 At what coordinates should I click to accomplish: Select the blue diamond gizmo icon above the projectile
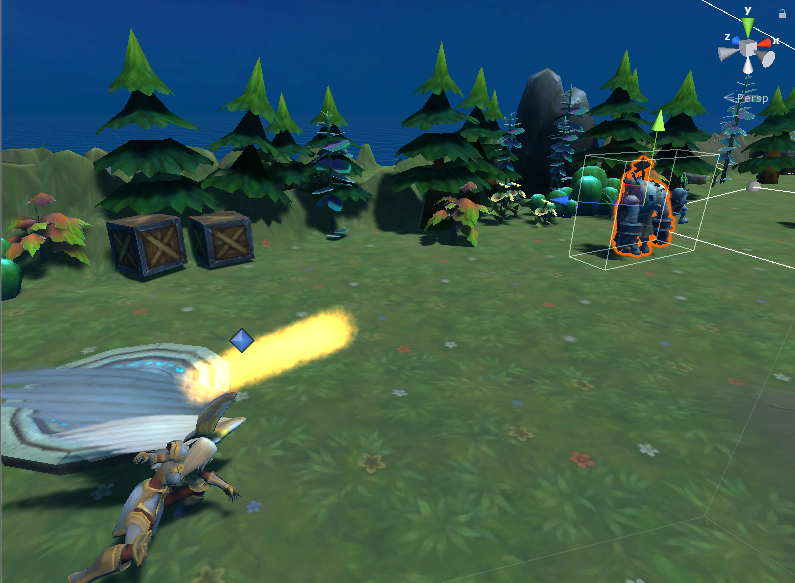(242, 341)
